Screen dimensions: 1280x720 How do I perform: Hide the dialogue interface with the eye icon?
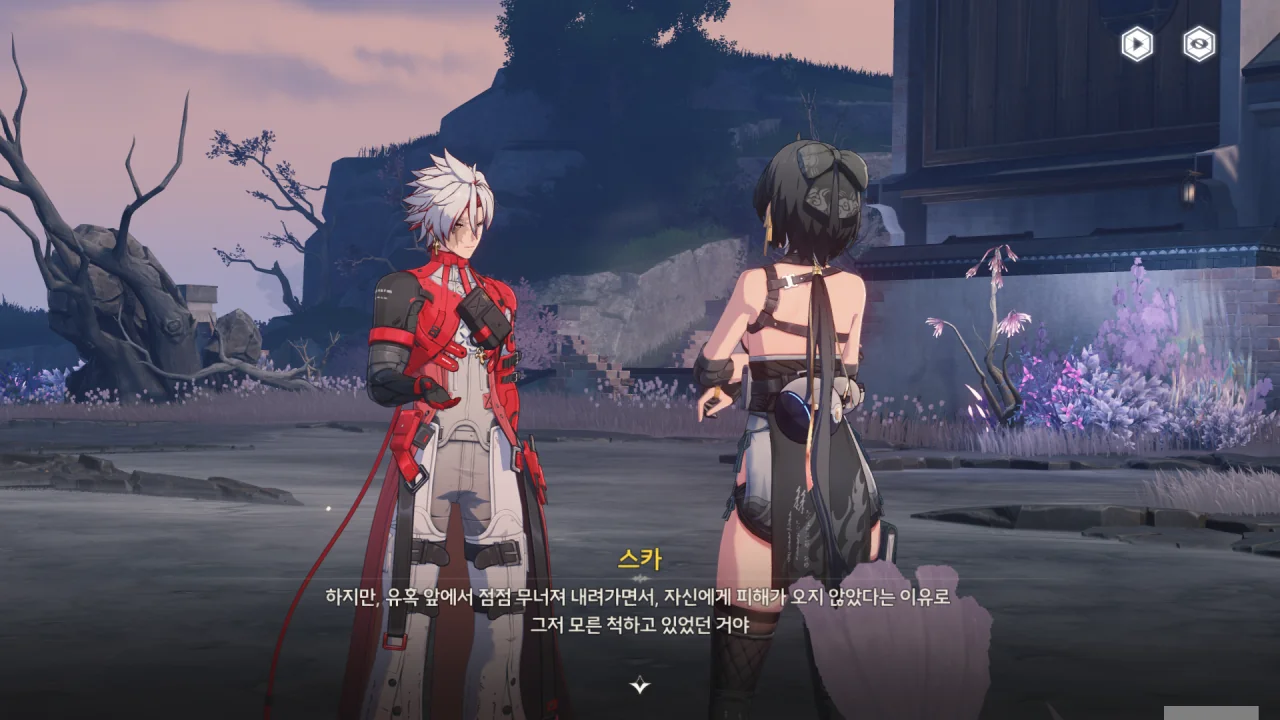coord(1199,44)
